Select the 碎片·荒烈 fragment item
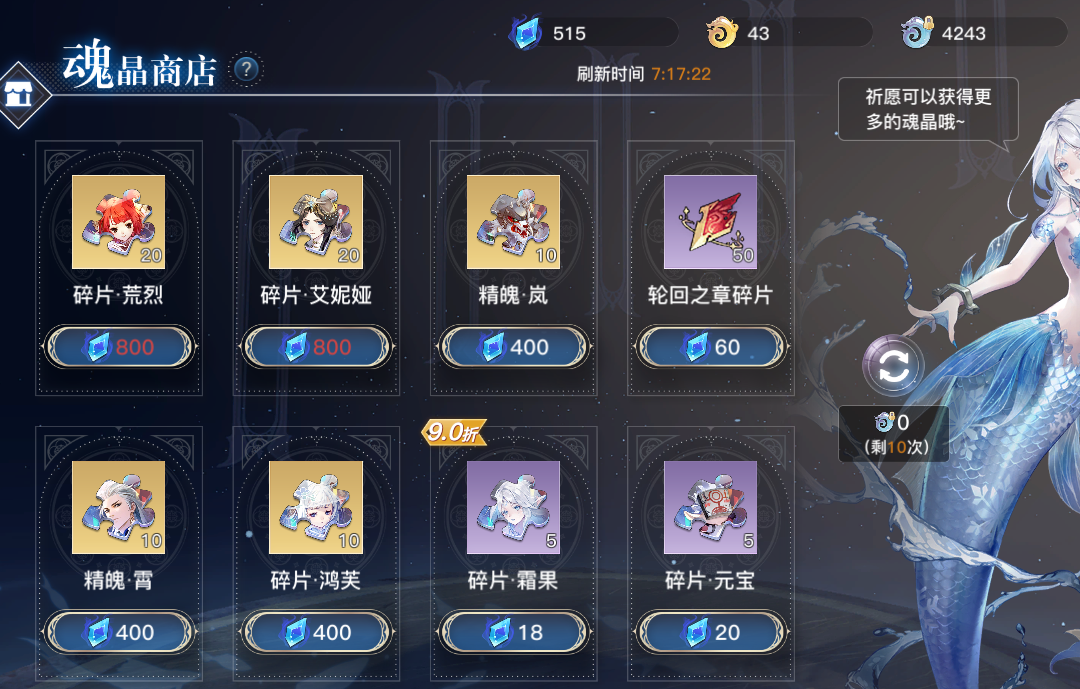1080x689 pixels. click(118, 222)
